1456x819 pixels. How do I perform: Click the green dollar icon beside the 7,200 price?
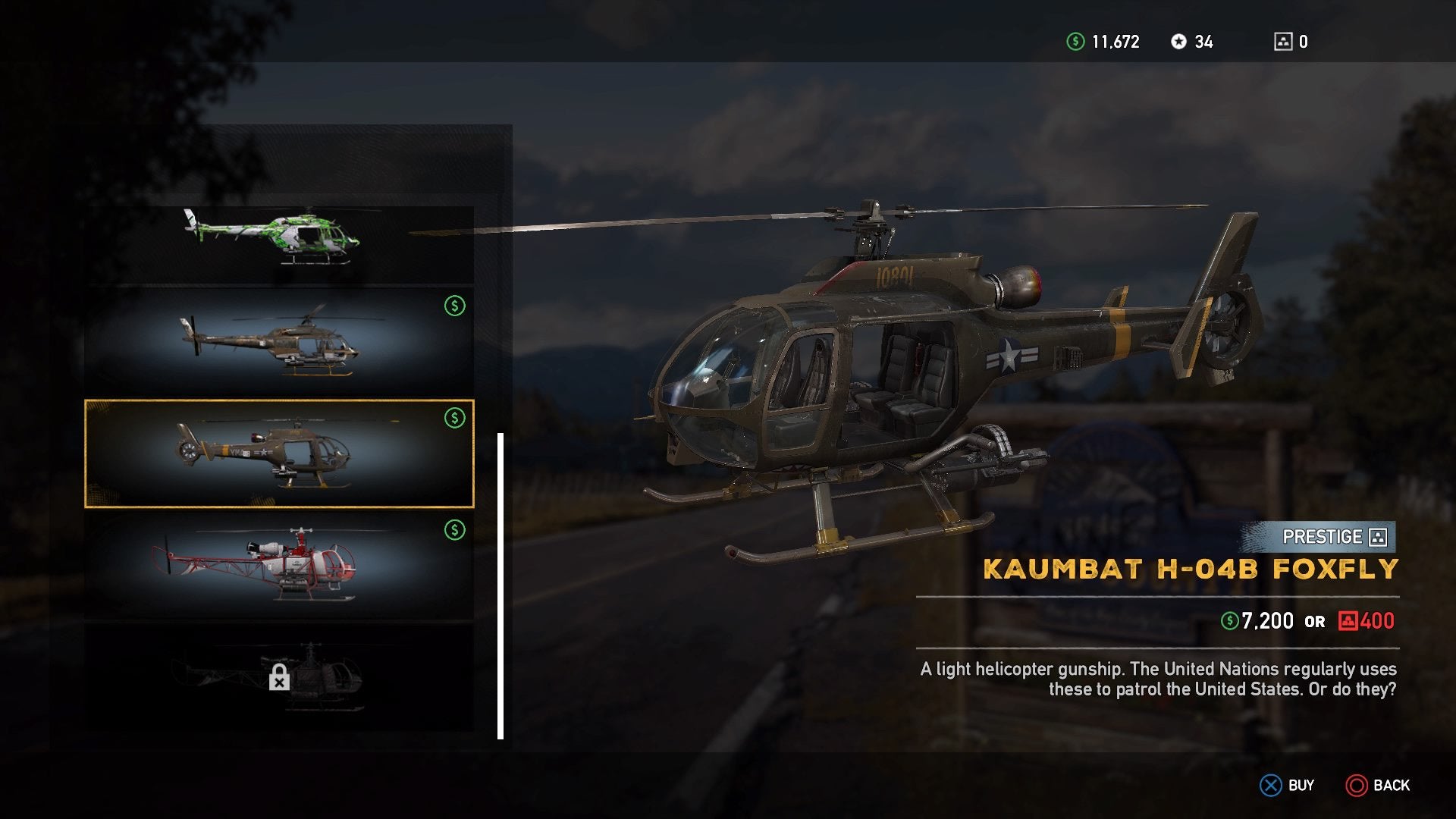click(1232, 620)
